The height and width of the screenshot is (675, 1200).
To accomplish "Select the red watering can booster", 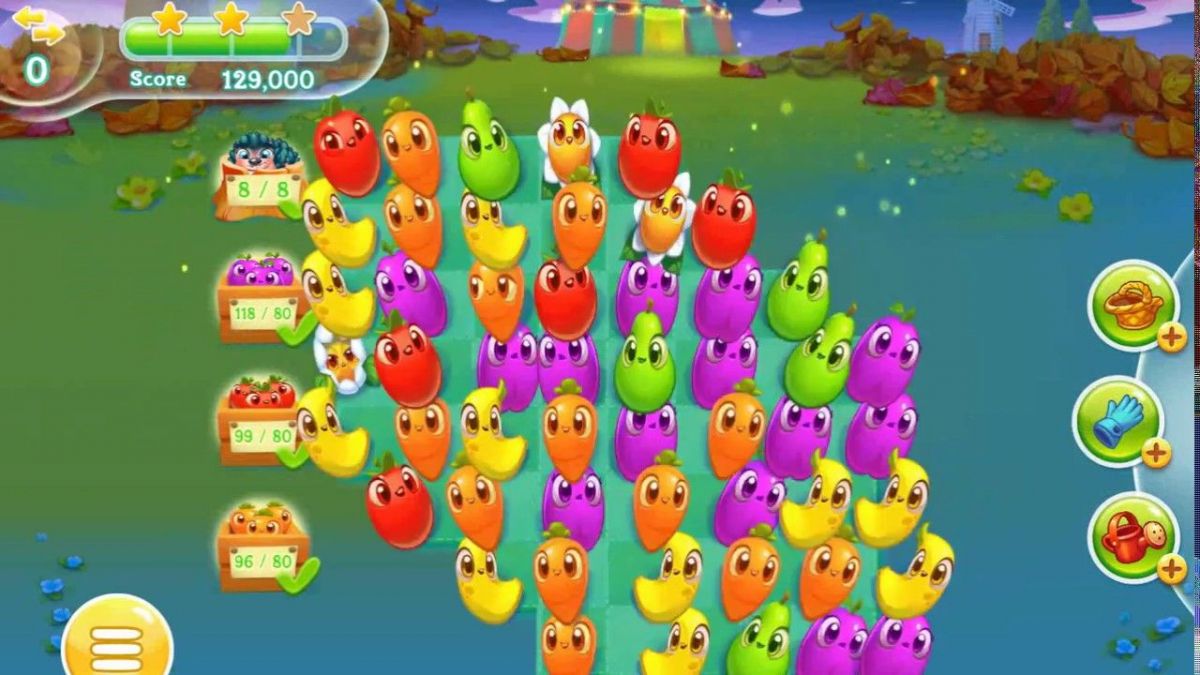I will tap(1131, 536).
